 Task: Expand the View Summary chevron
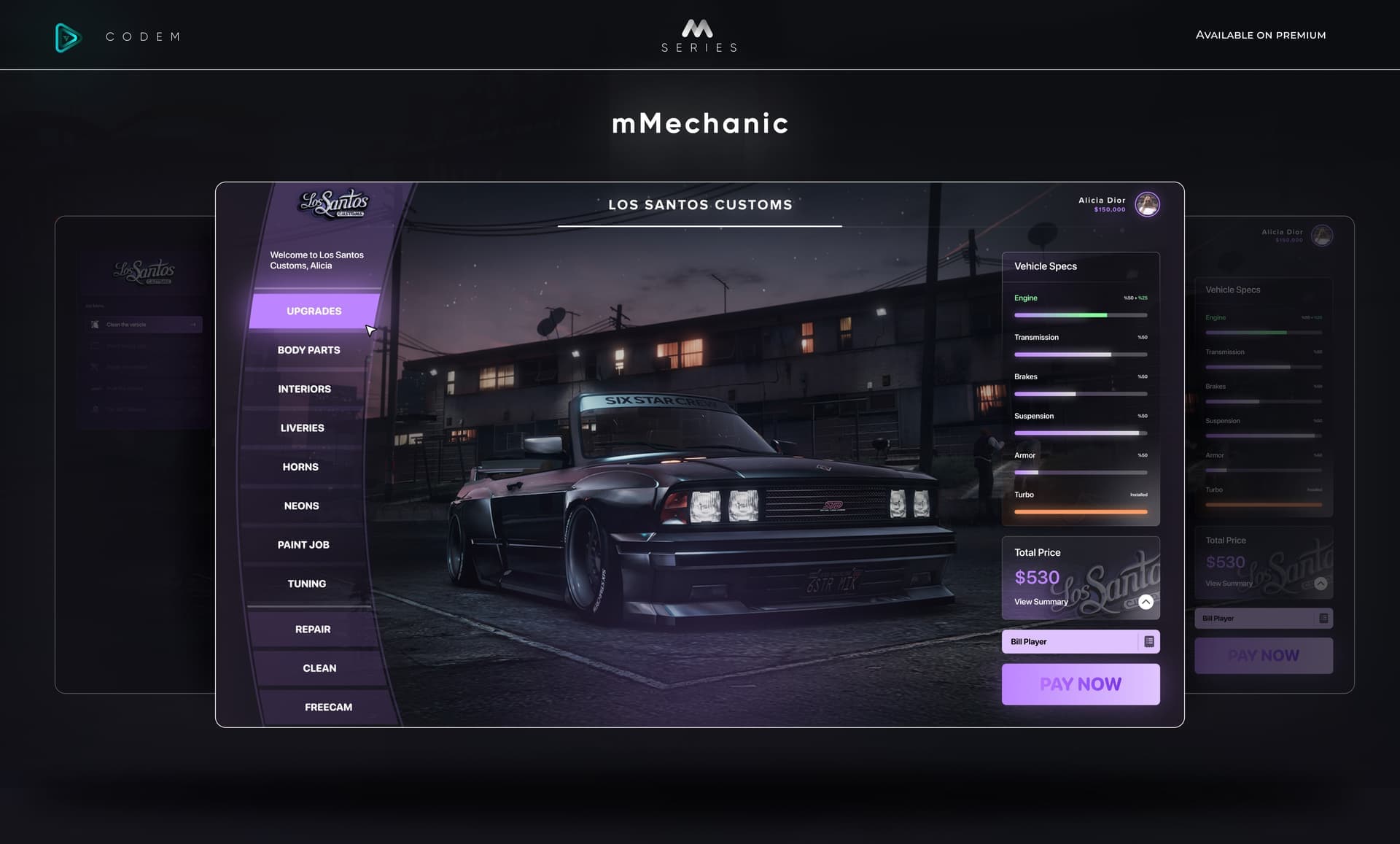point(1146,602)
